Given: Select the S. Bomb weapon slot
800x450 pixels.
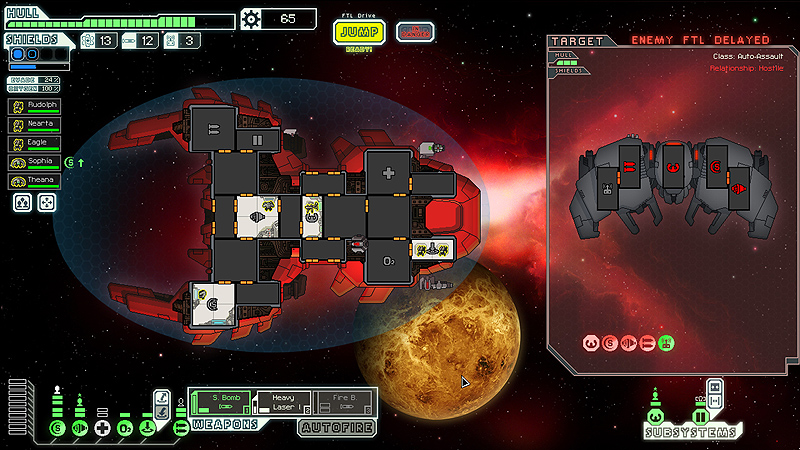Looking at the screenshot, I should pyautogui.click(x=220, y=402).
